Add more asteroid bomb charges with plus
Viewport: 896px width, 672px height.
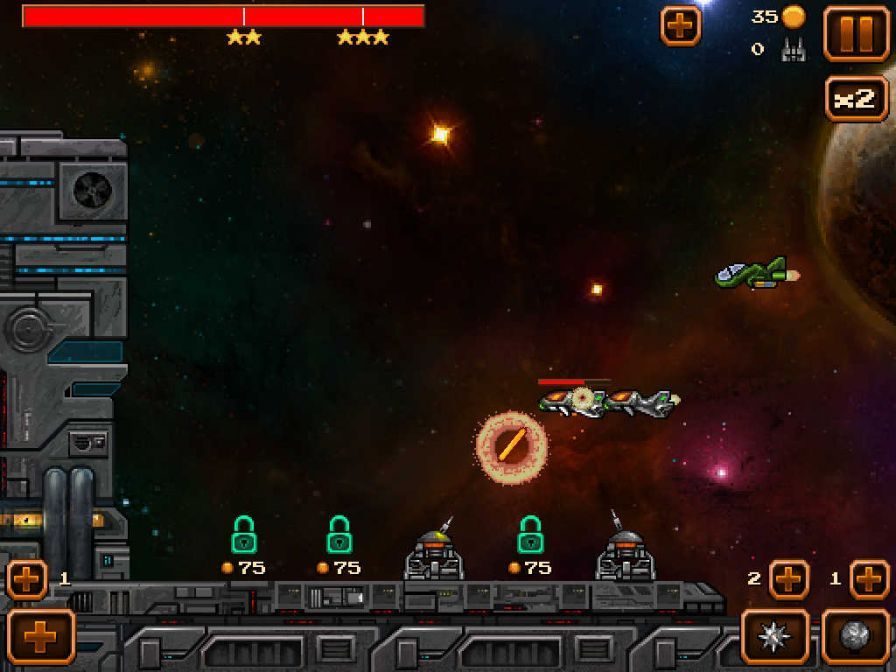869,579
